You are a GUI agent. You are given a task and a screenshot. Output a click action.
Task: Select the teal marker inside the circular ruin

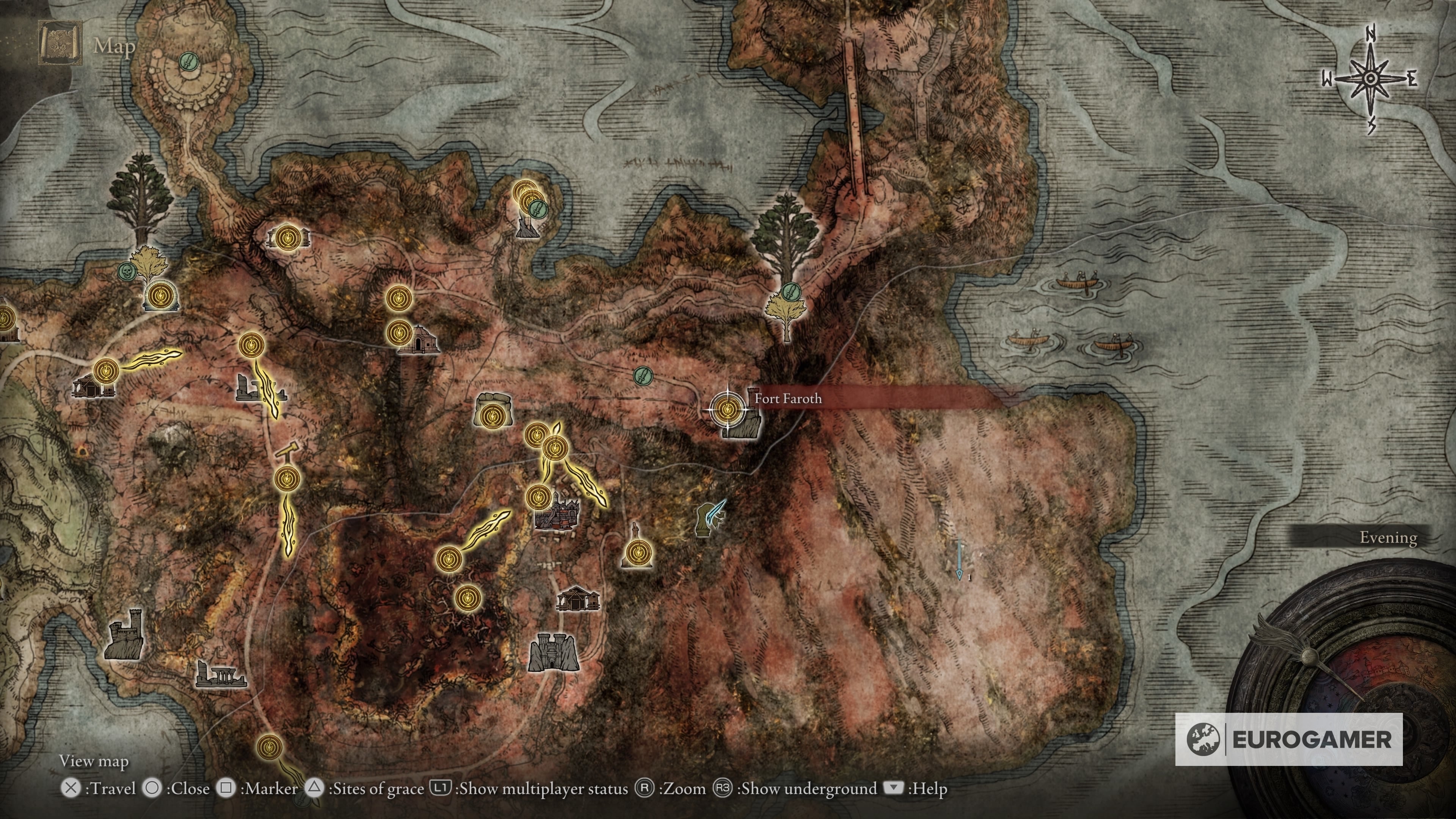188,61
